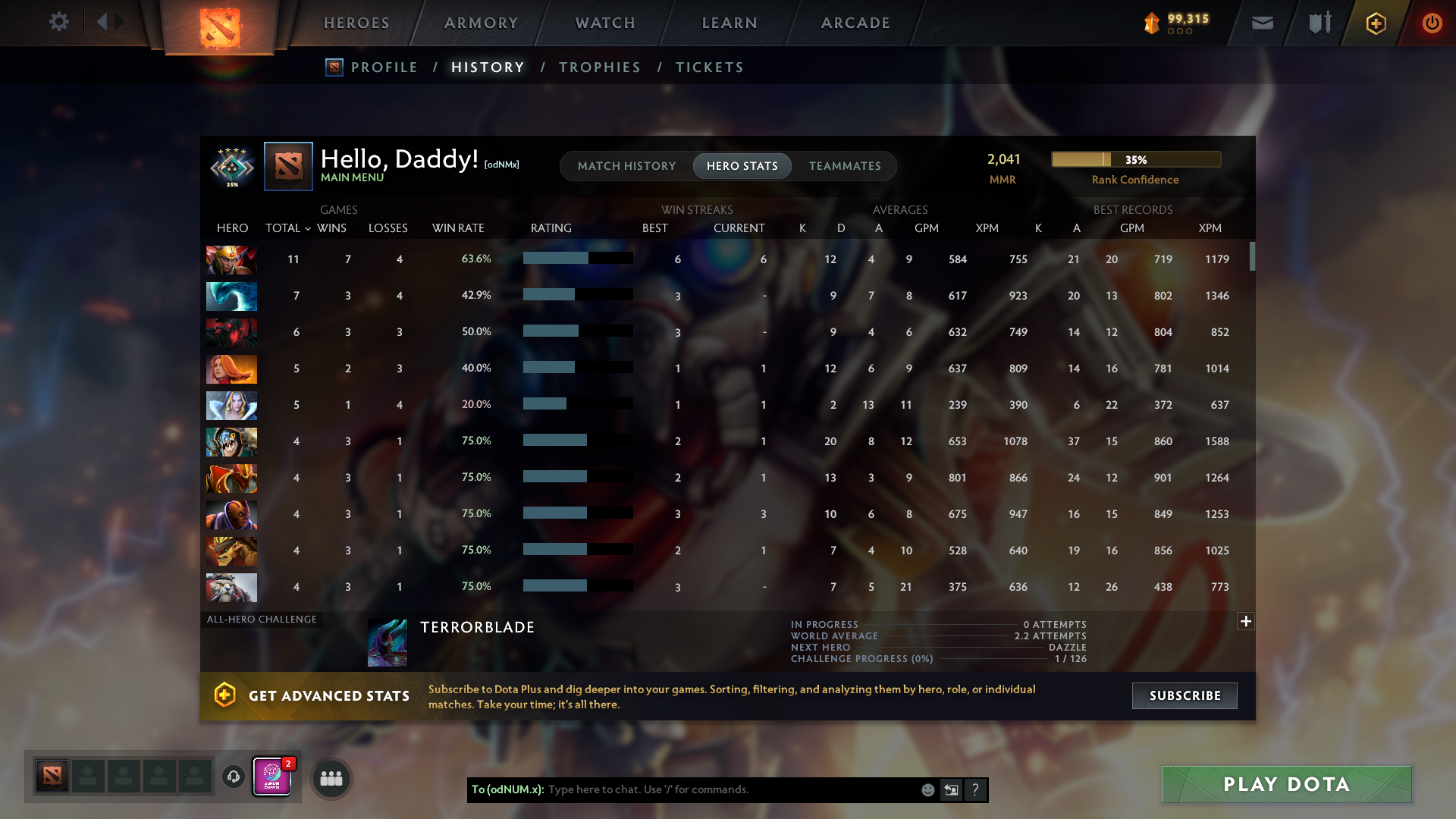Open the friends list icon
The height and width of the screenshot is (819, 1456).
point(331,777)
